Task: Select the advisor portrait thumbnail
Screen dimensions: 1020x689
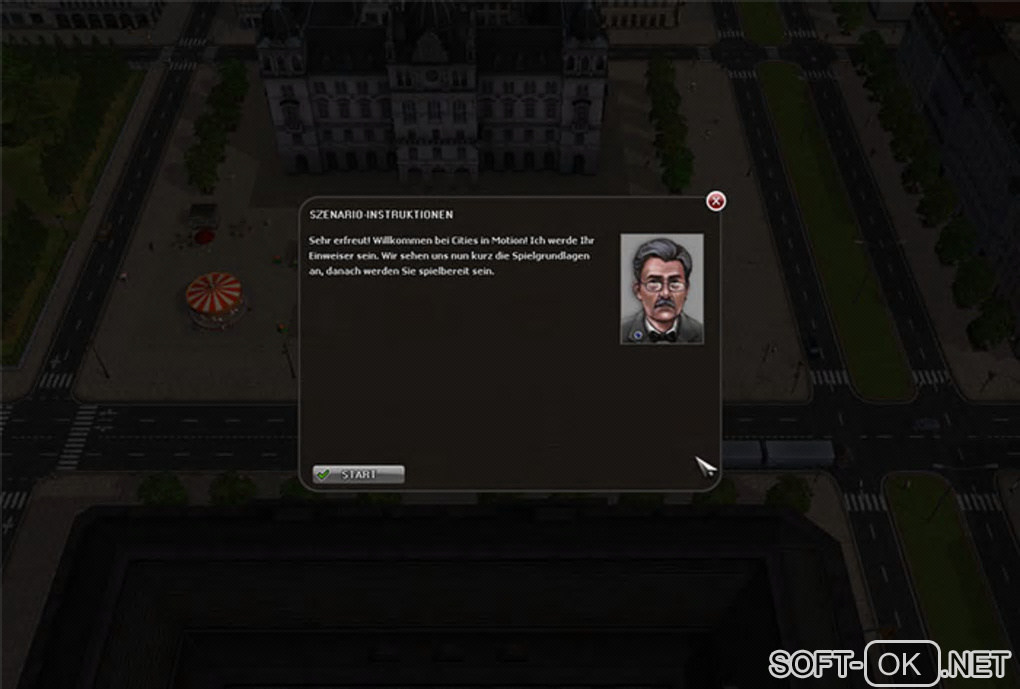Action: pyautogui.click(x=661, y=289)
